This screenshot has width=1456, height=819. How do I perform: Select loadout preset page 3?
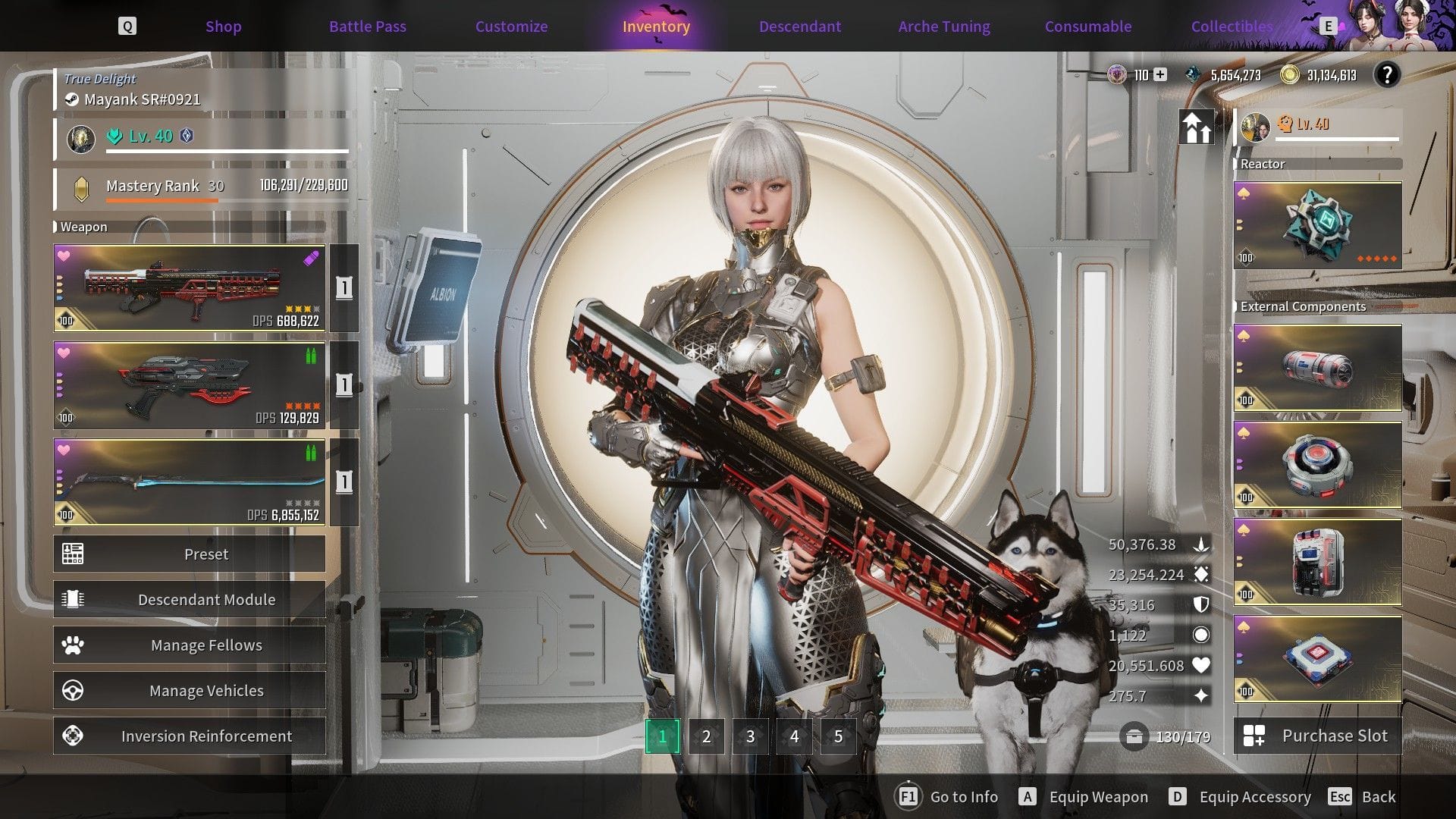click(750, 736)
